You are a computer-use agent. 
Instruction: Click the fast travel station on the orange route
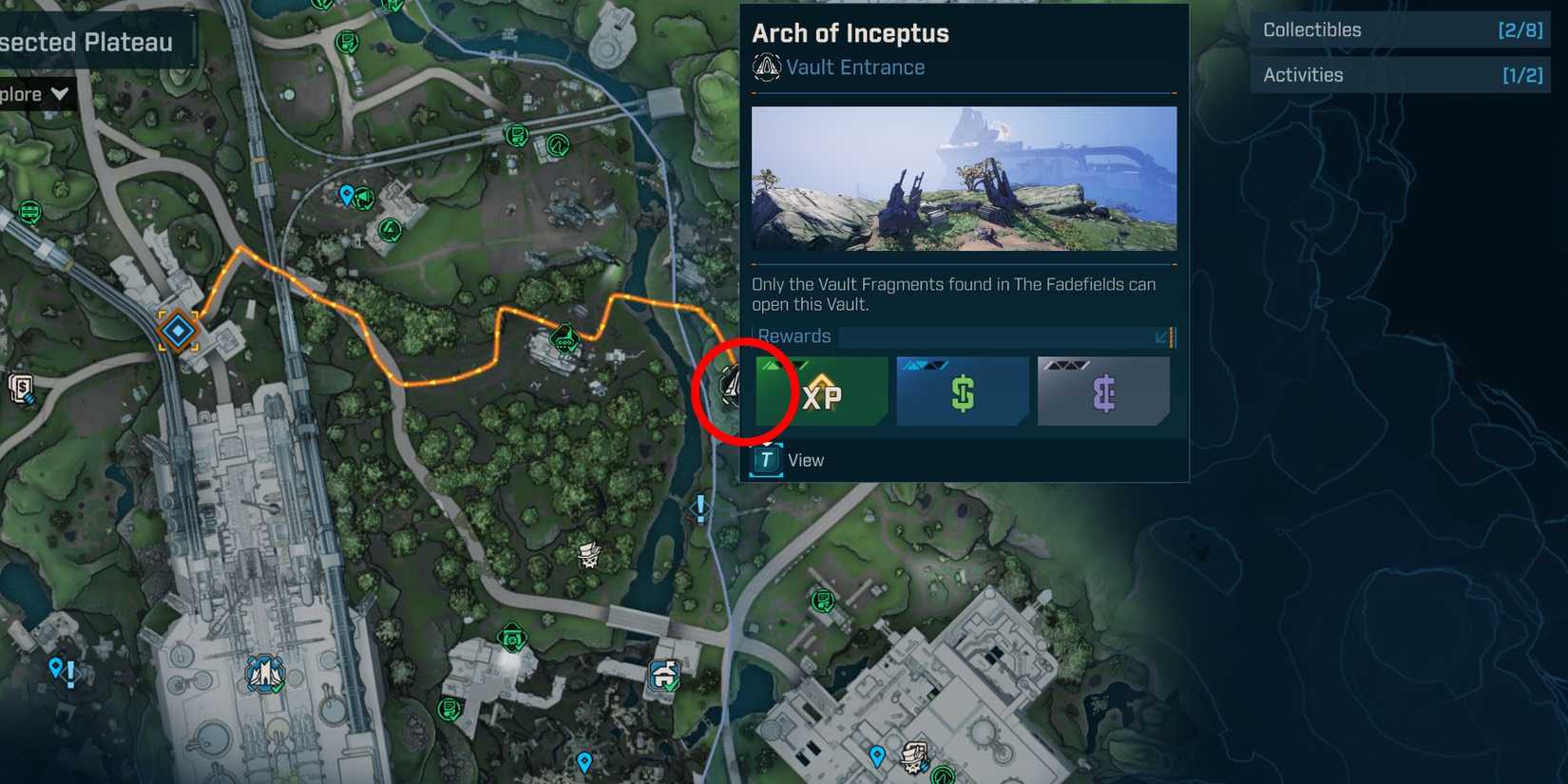click(x=176, y=330)
